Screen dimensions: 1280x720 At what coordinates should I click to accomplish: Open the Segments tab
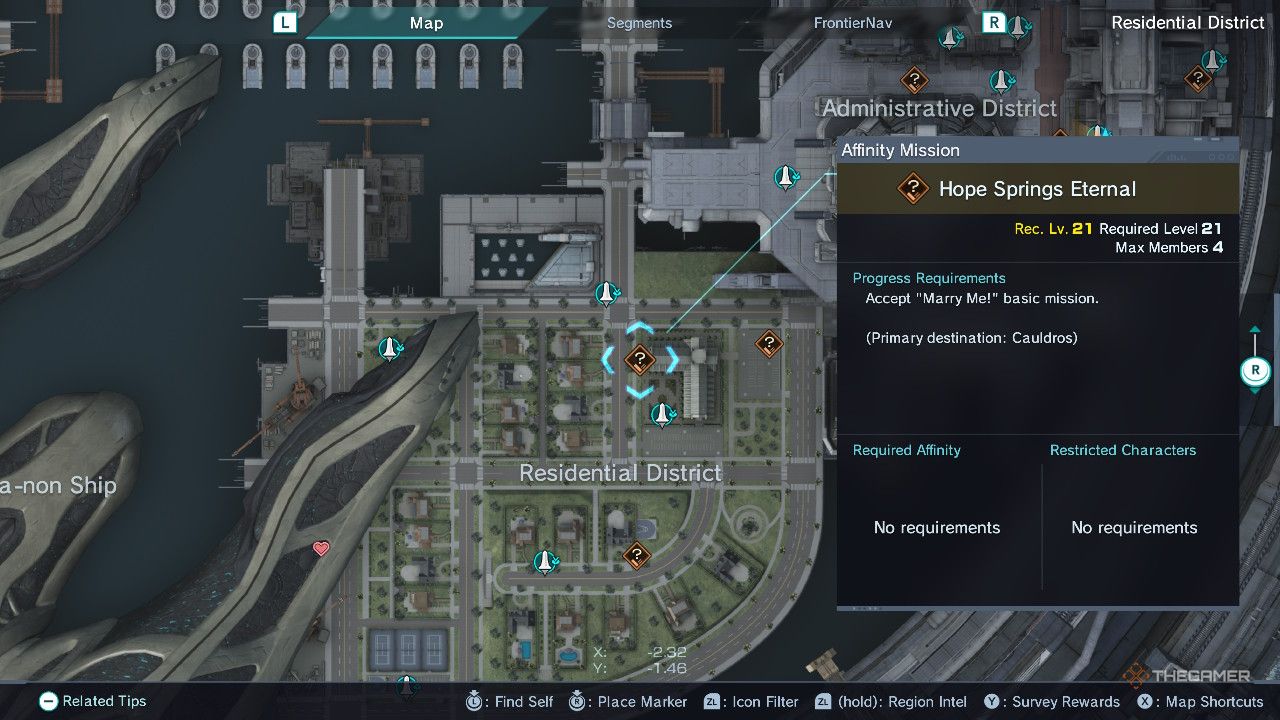tap(639, 23)
